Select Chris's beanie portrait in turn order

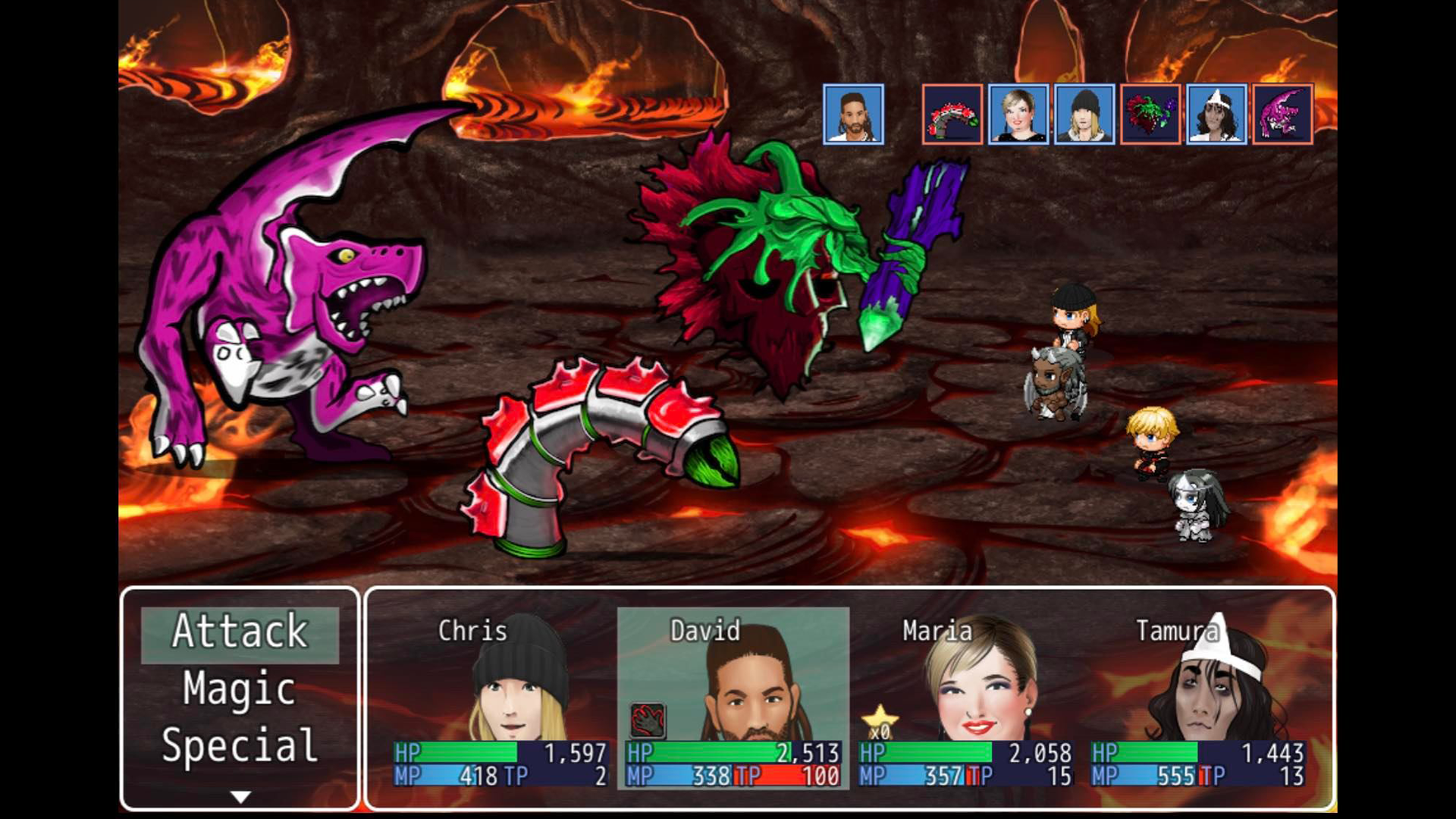(x=1084, y=114)
